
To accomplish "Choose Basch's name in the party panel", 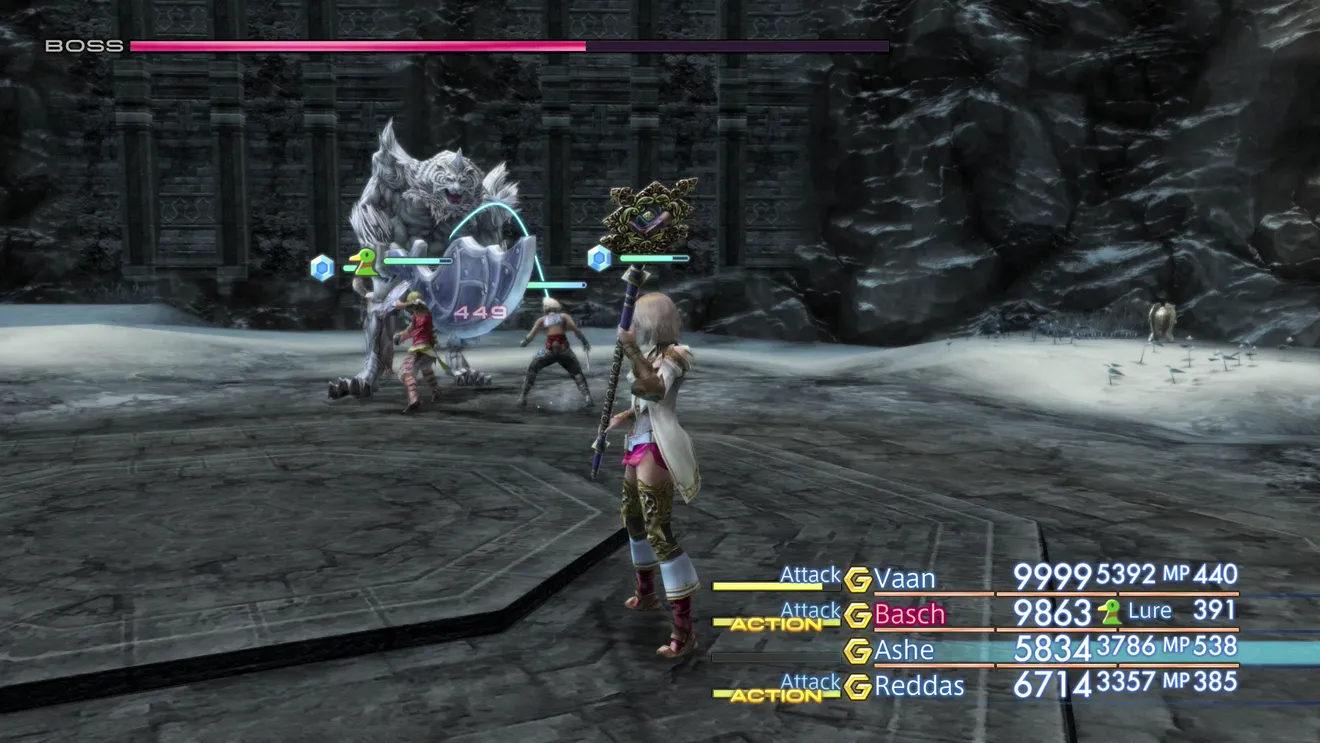I will click(x=909, y=614).
